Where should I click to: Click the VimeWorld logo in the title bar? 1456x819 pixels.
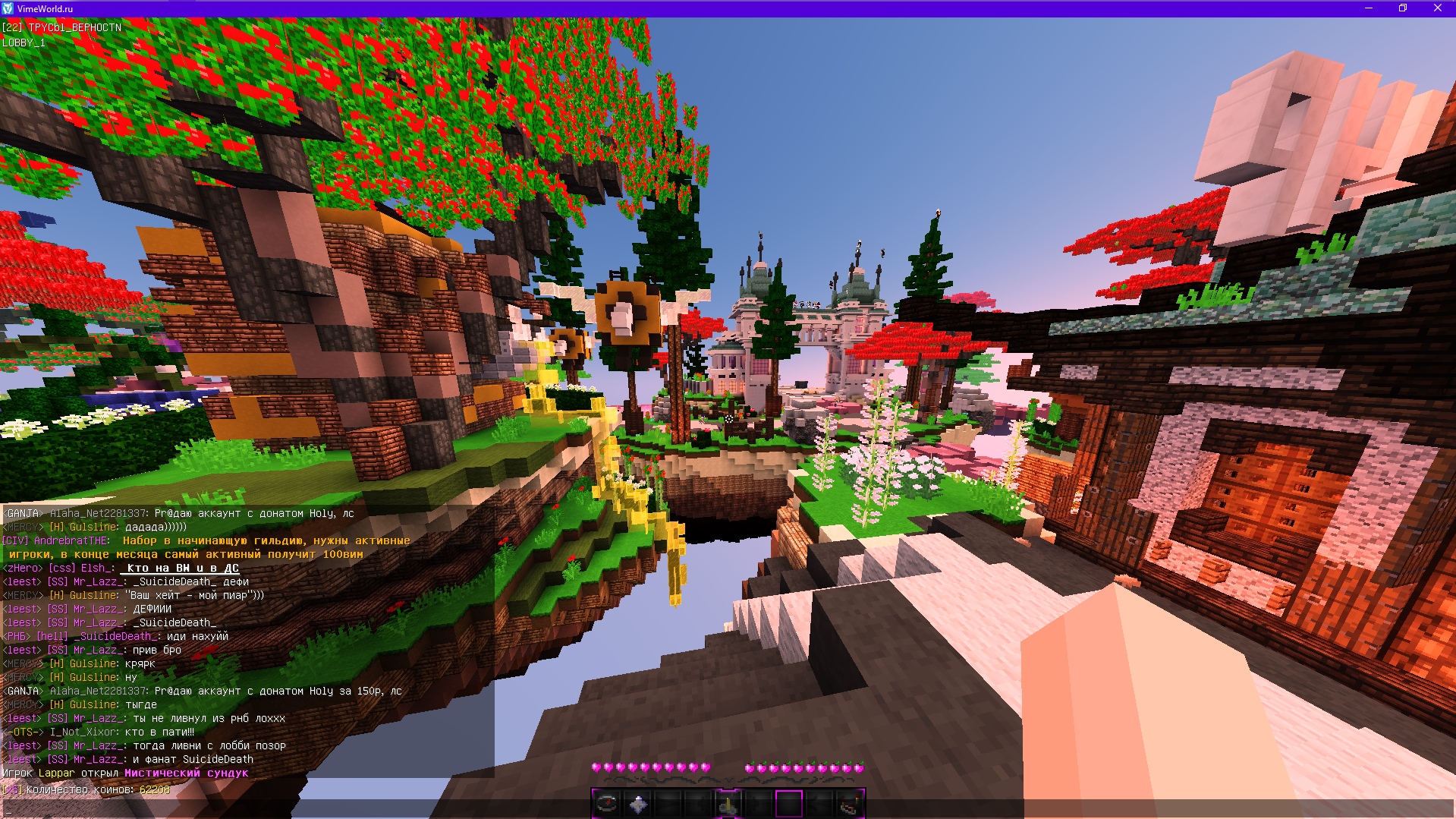coord(8,8)
